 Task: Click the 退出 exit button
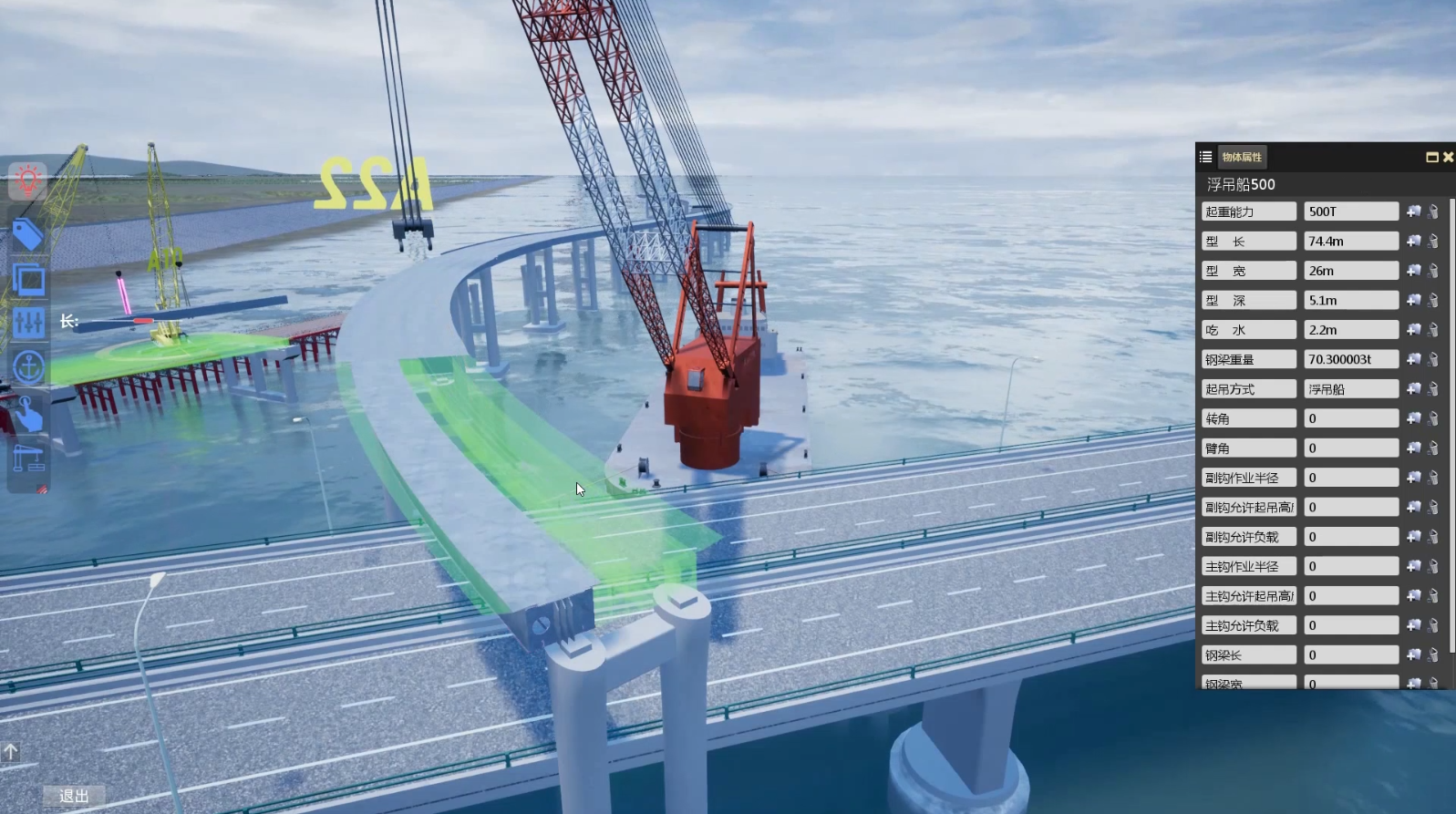(x=74, y=796)
